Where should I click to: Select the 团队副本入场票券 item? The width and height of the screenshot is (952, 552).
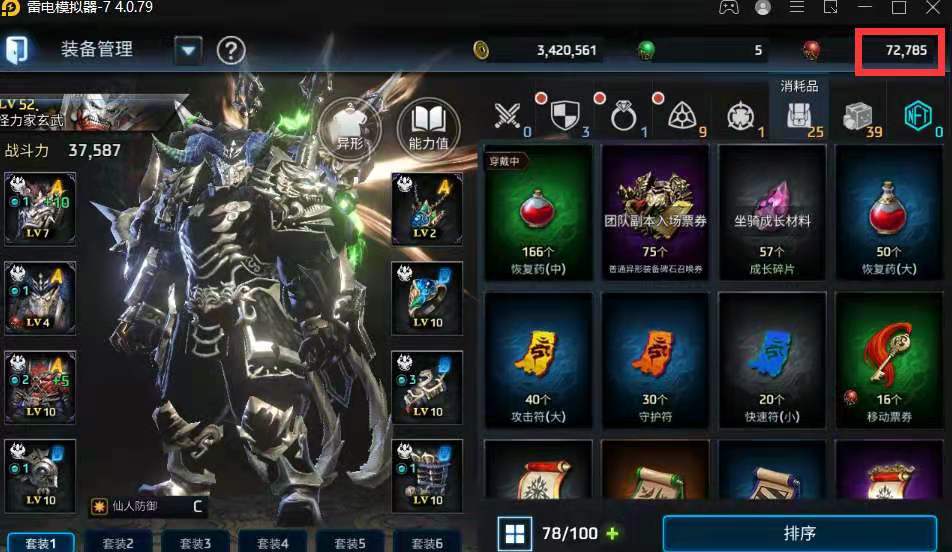point(655,212)
